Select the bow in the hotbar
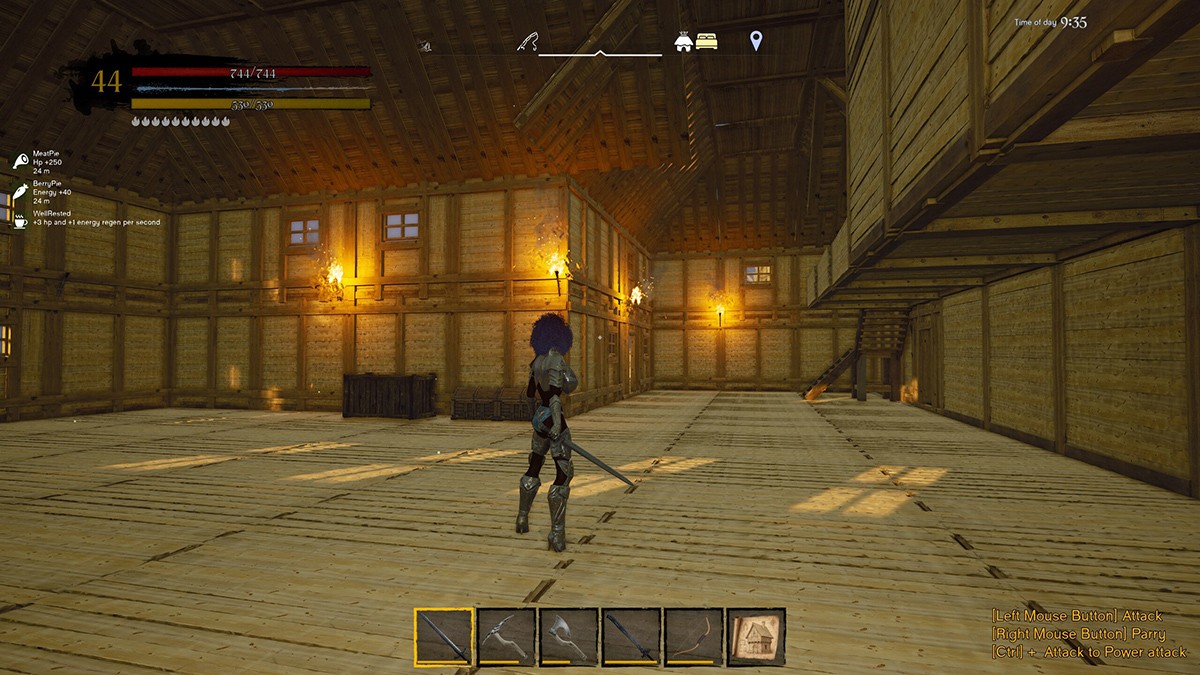The width and height of the screenshot is (1200, 675). click(694, 636)
